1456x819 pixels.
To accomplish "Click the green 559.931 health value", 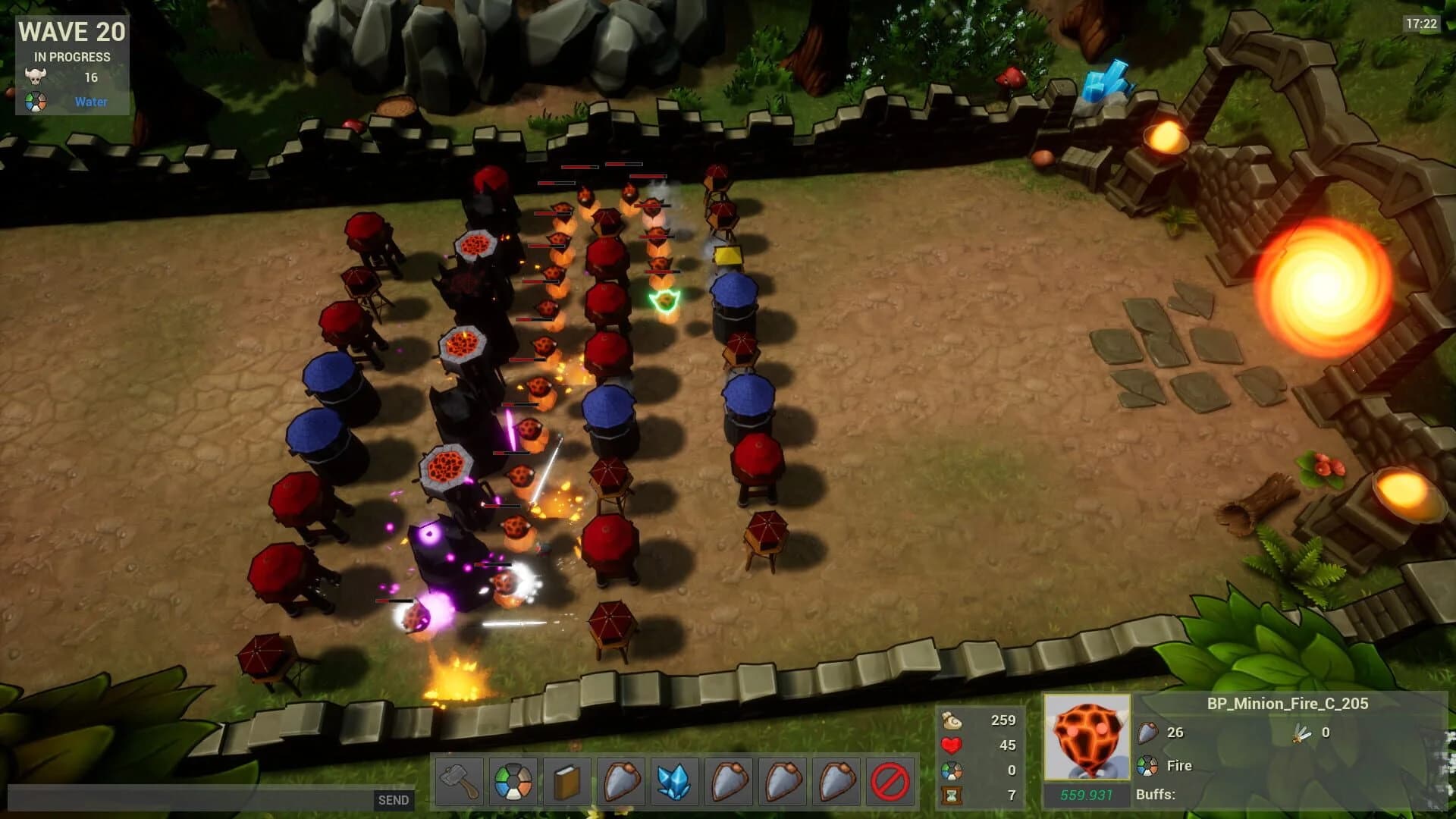I will (x=1087, y=794).
